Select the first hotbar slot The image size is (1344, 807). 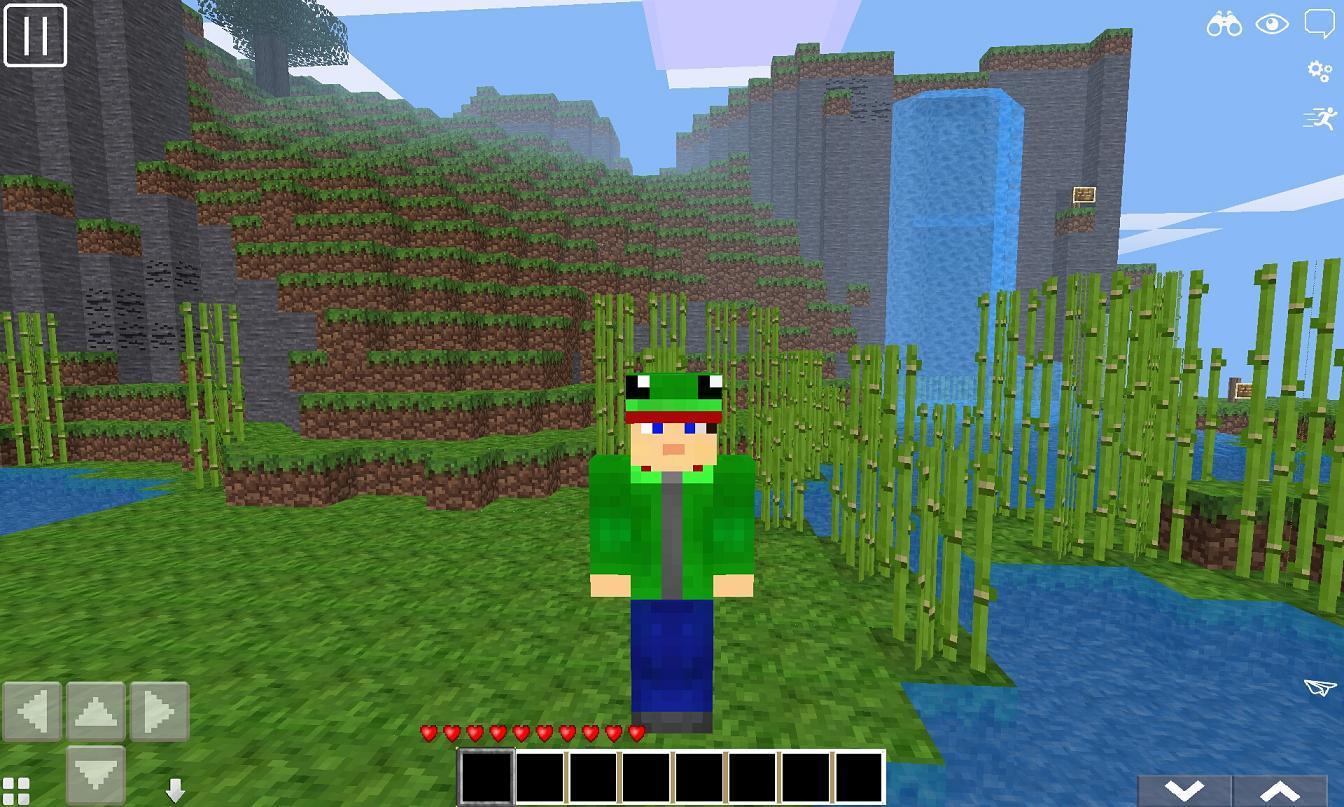click(485, 773)
